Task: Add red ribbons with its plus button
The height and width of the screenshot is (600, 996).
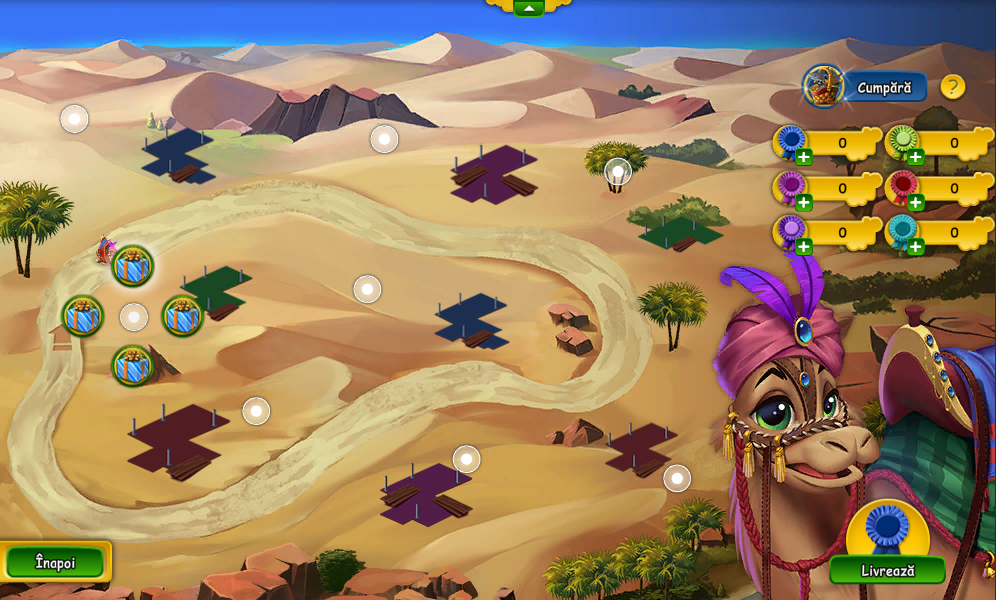Action: click(x=916, y=202)
